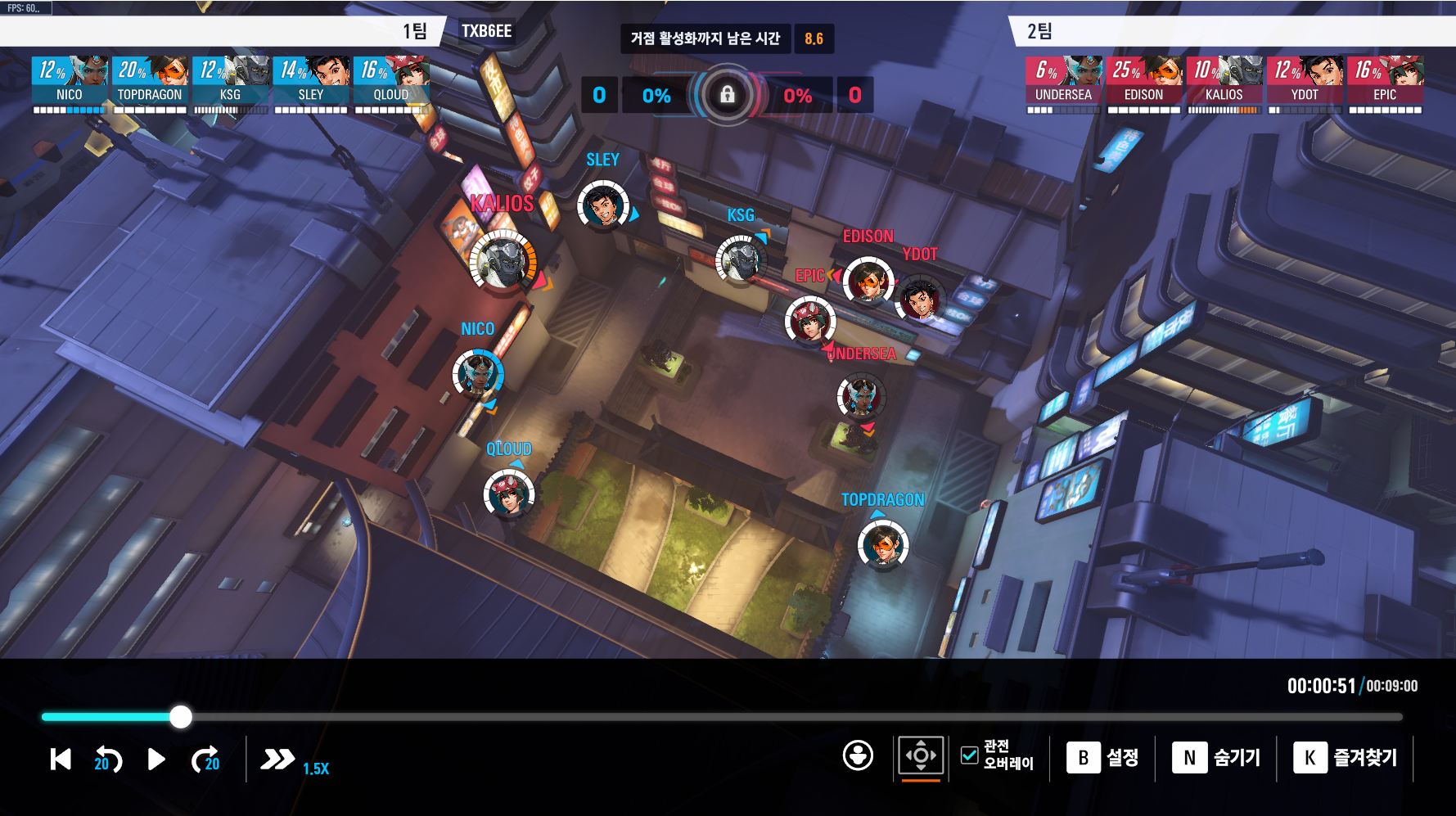
Task: Spectate TOPDRAGON from the team bar
Action: [150, 82]
